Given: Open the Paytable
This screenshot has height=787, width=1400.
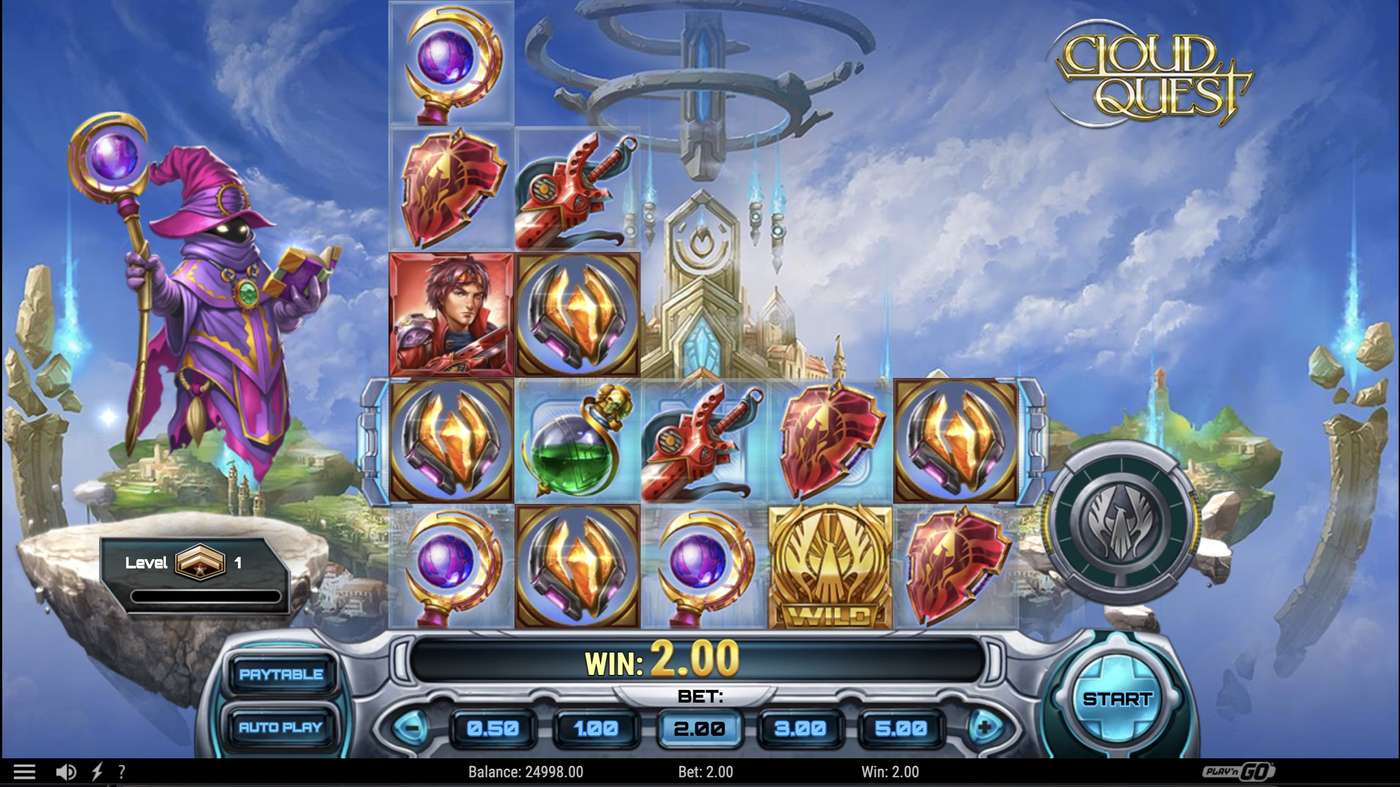Looking at the screenshot, I should 281,674.
